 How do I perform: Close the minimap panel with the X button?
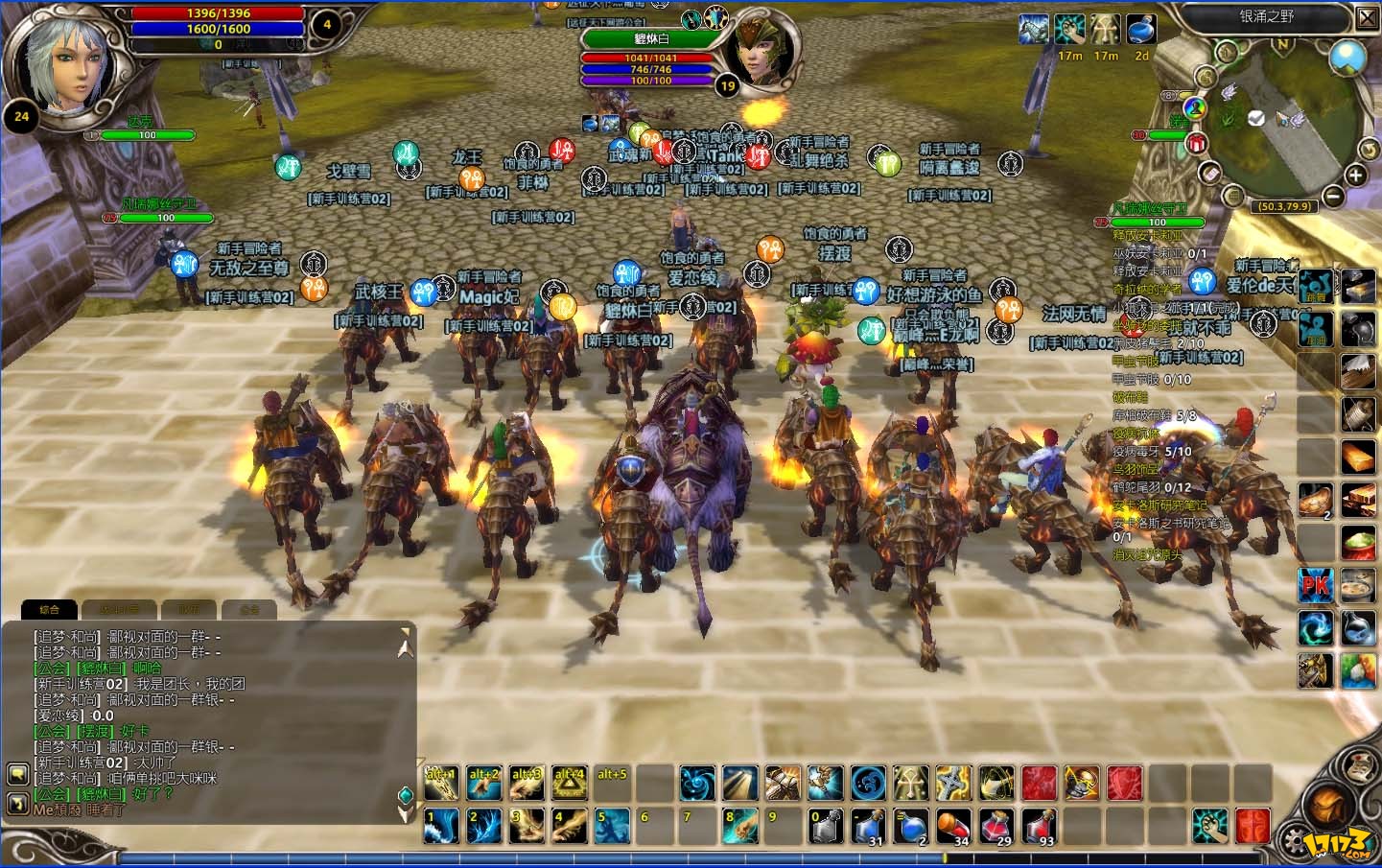tap(1367, 17)
